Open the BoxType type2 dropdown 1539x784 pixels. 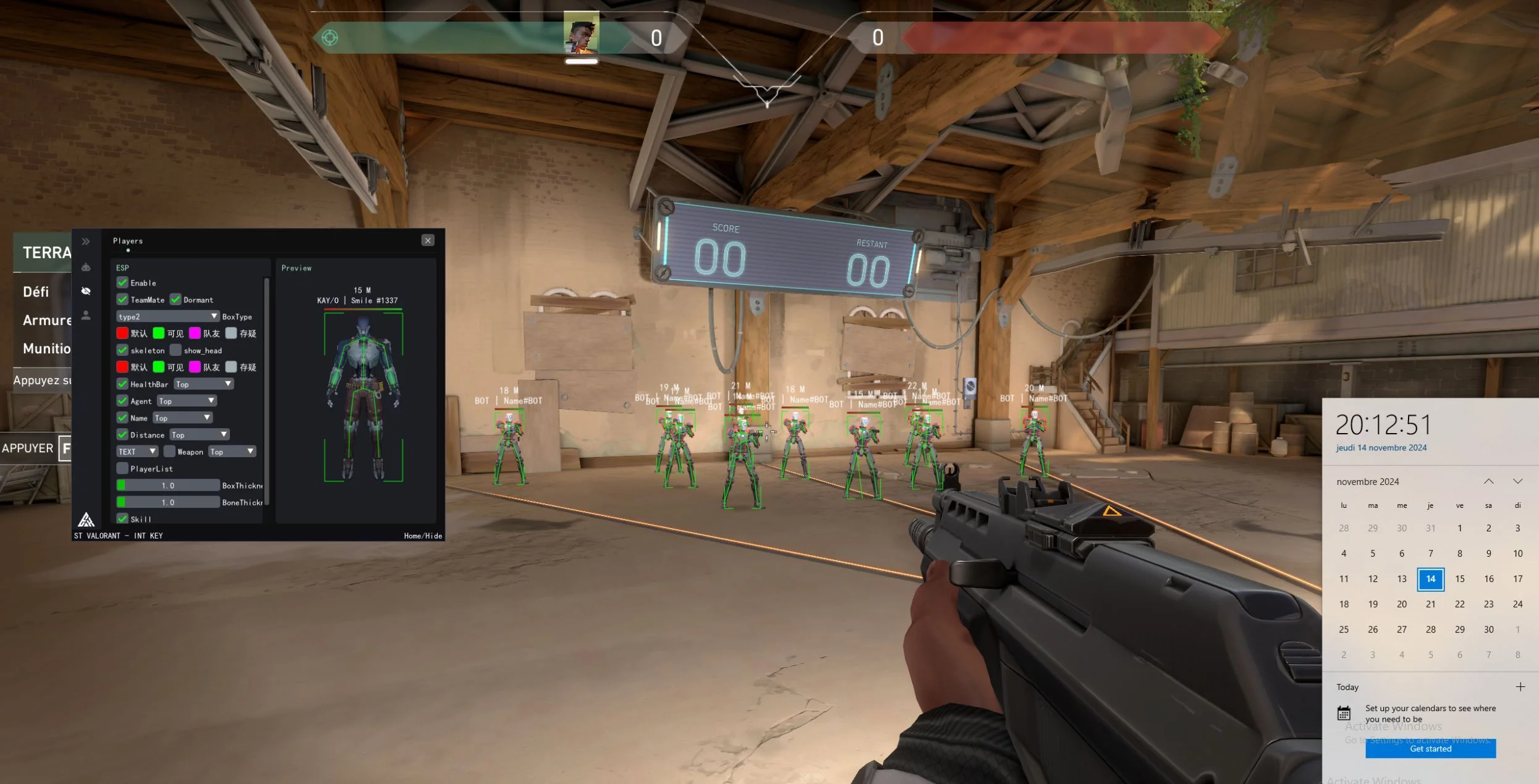click(167, 316)
